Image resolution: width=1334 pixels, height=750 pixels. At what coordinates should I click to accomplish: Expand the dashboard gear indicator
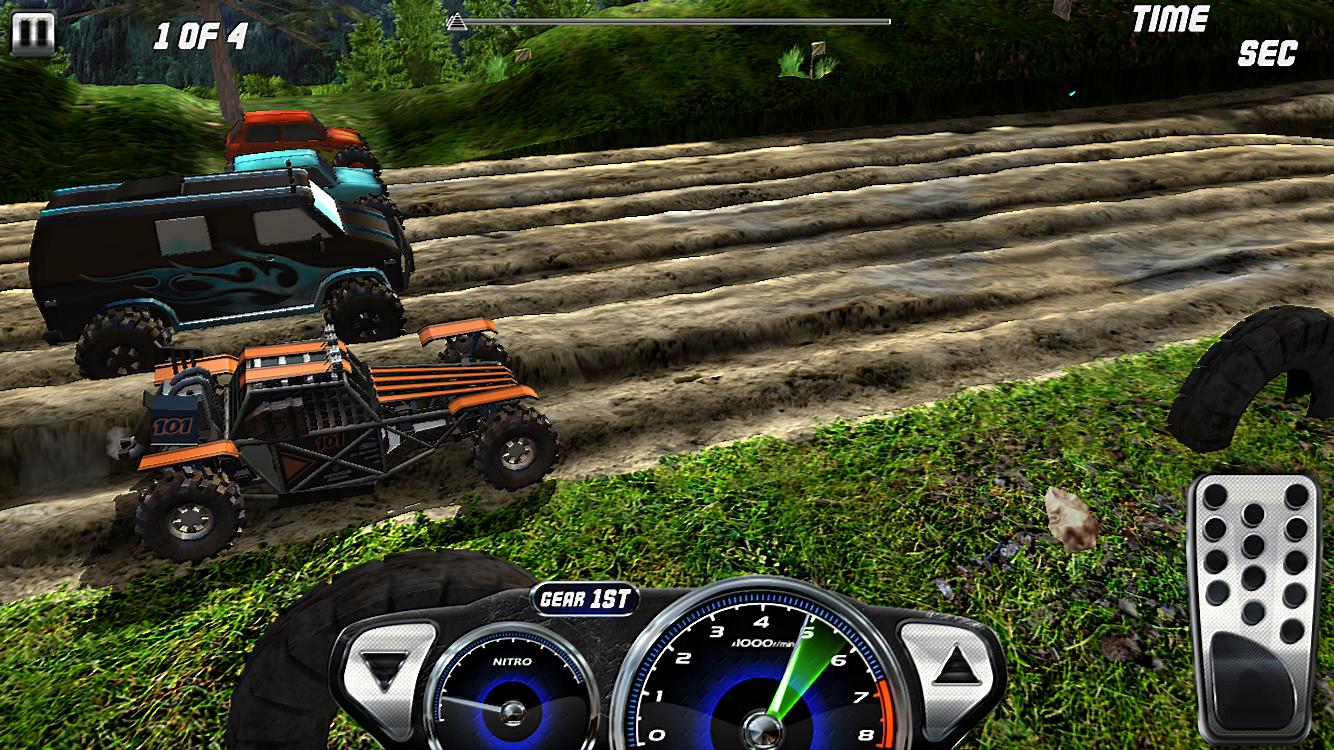(x=586, y=600)
